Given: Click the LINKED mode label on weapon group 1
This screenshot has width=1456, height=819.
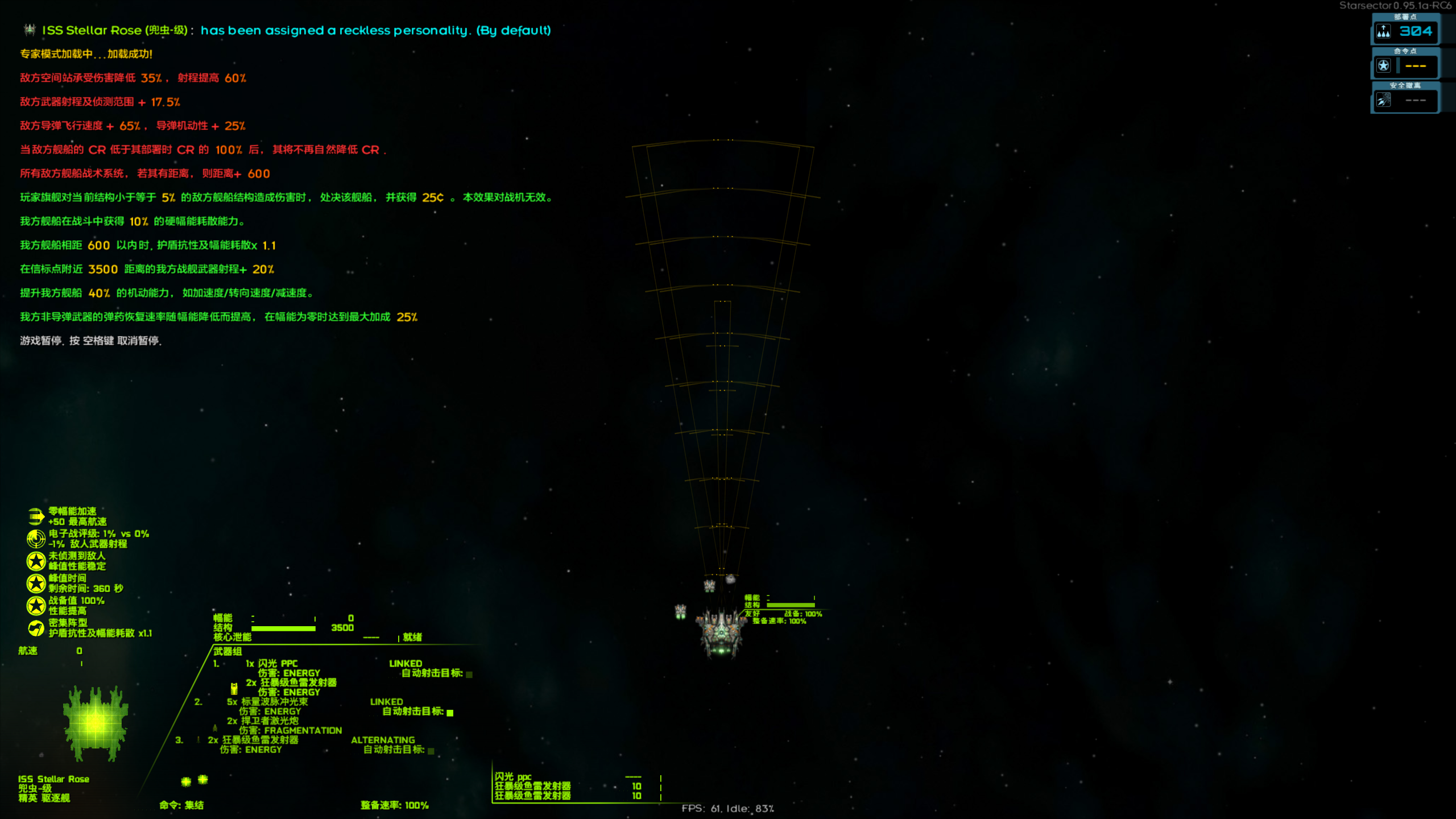Looking at the screenshot, I should tap(406, 664).
